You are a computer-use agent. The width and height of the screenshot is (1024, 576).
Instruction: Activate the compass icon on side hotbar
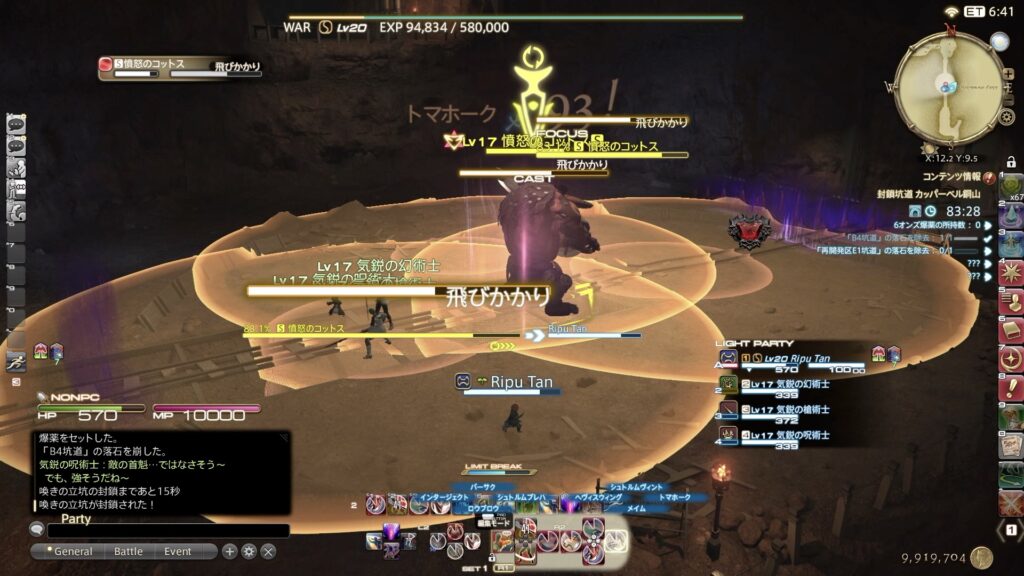click(1011, 359)
